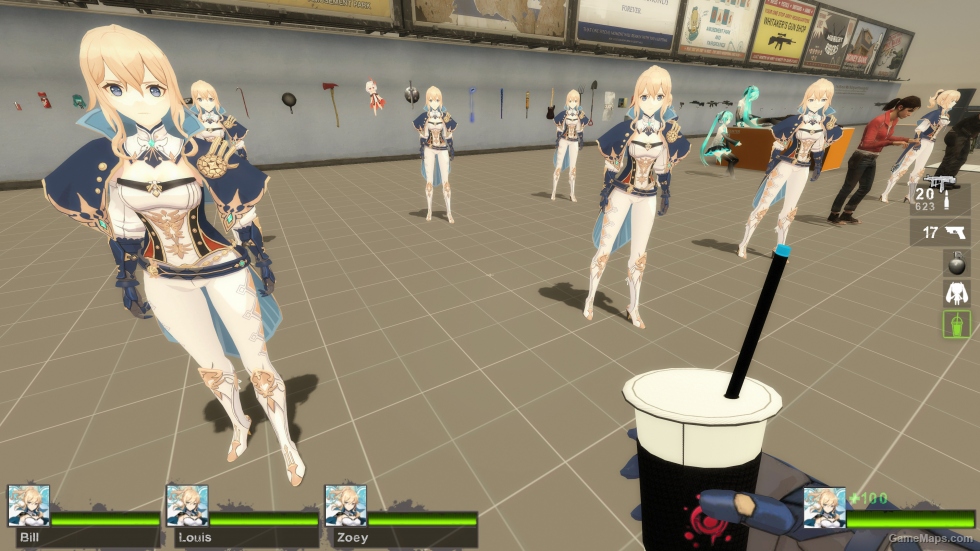Viewport: 980px width, 551px height.
Task: Select the twin-tail figure item slot
Action: point(956,292)
